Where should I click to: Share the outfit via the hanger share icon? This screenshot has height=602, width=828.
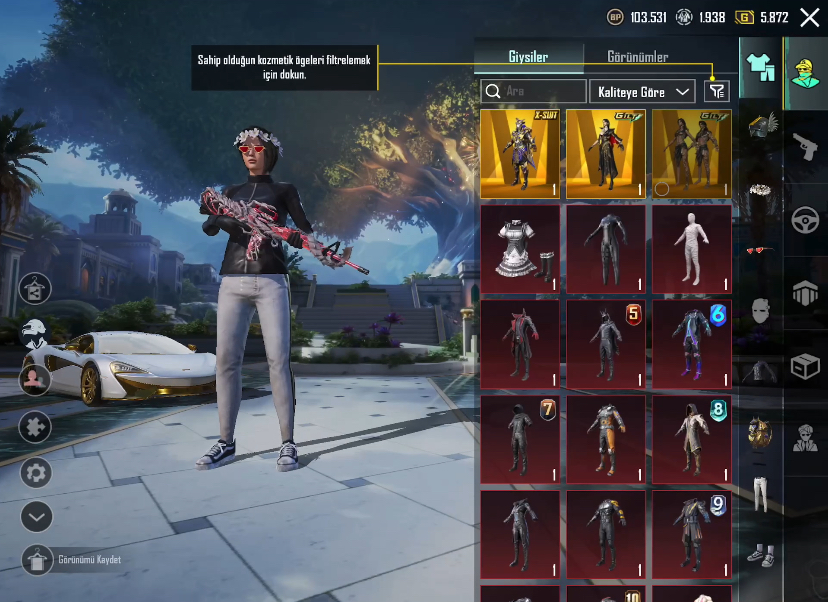coord(36,289)
